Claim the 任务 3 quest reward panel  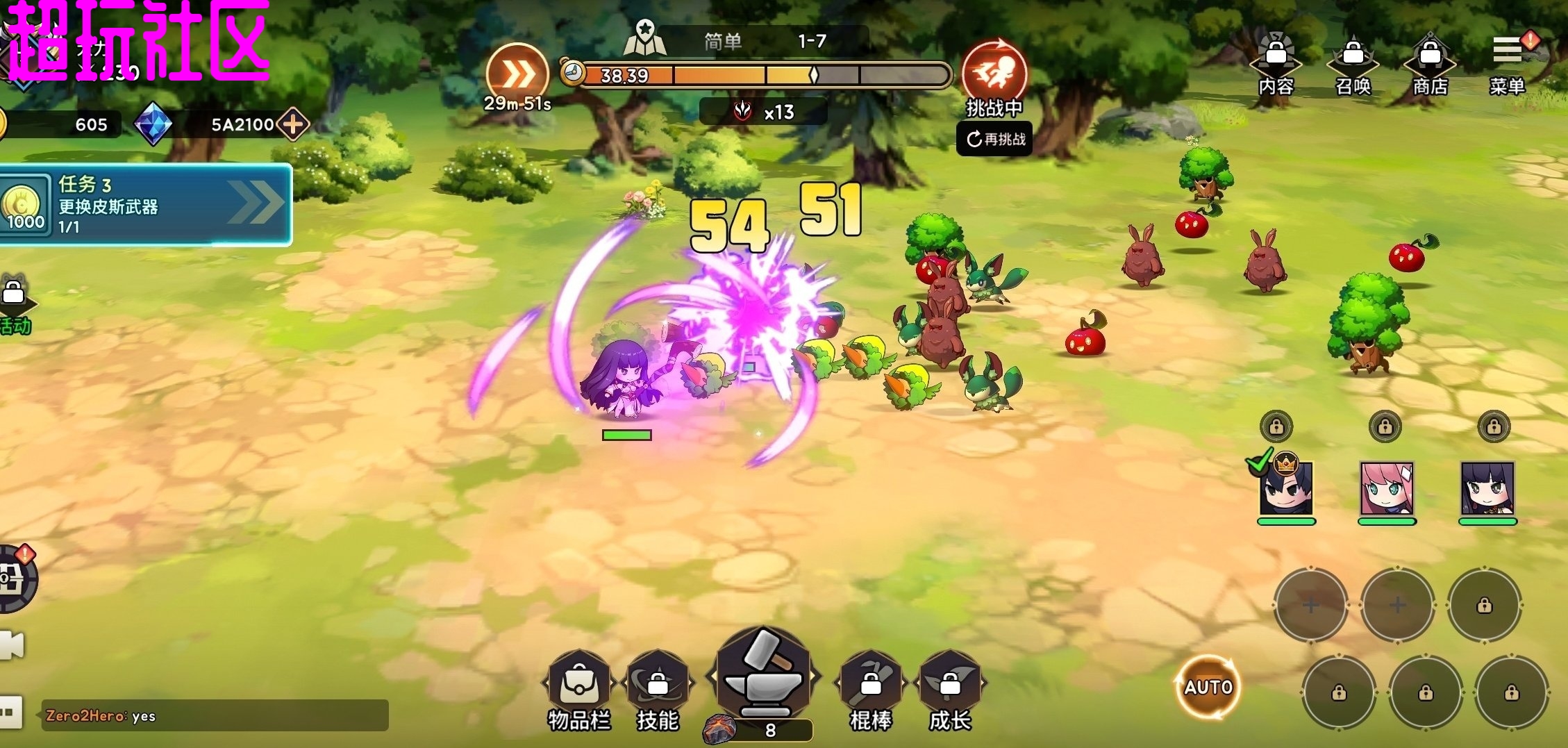144,205
